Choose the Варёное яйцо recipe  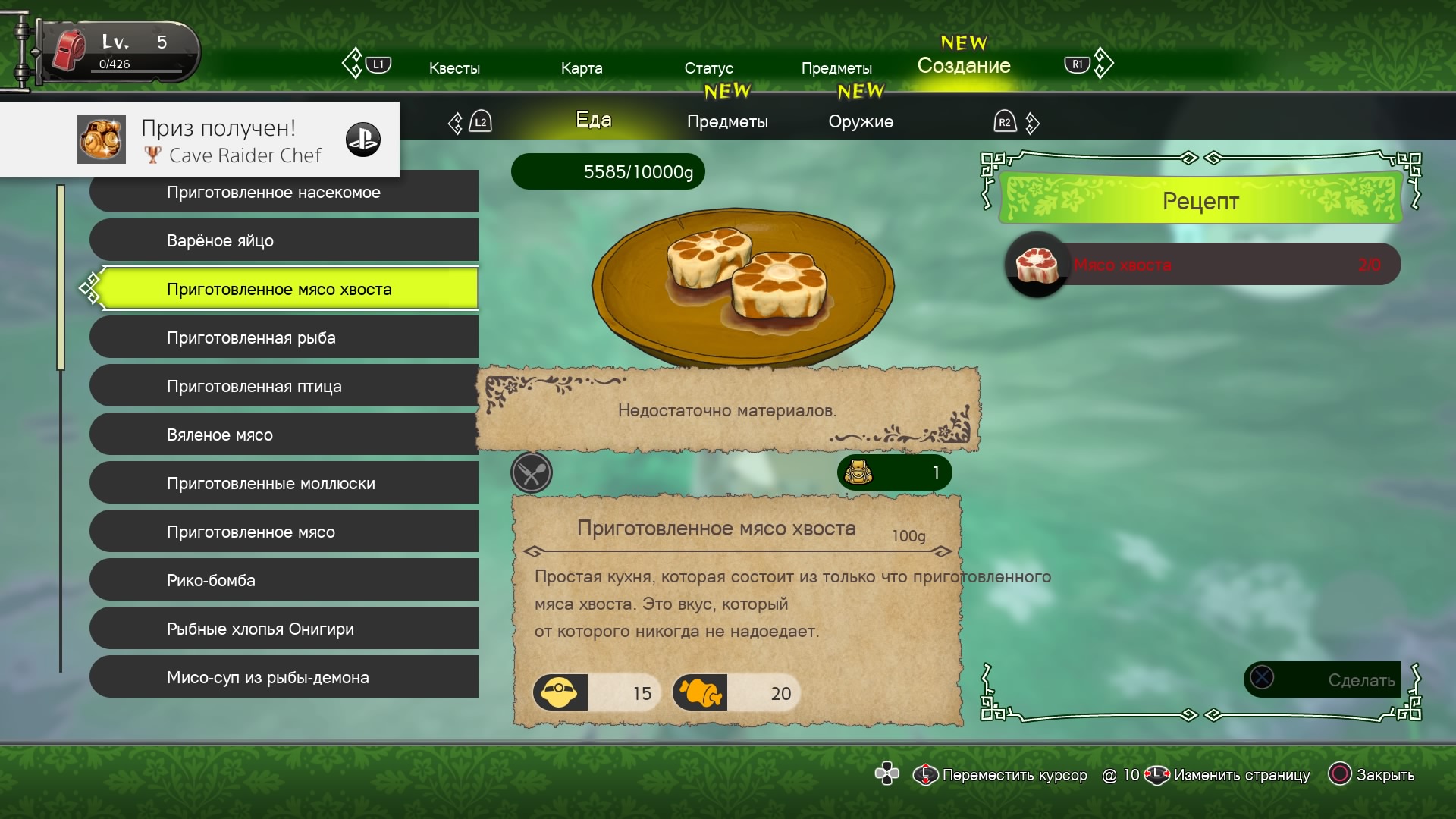[284, 240]
